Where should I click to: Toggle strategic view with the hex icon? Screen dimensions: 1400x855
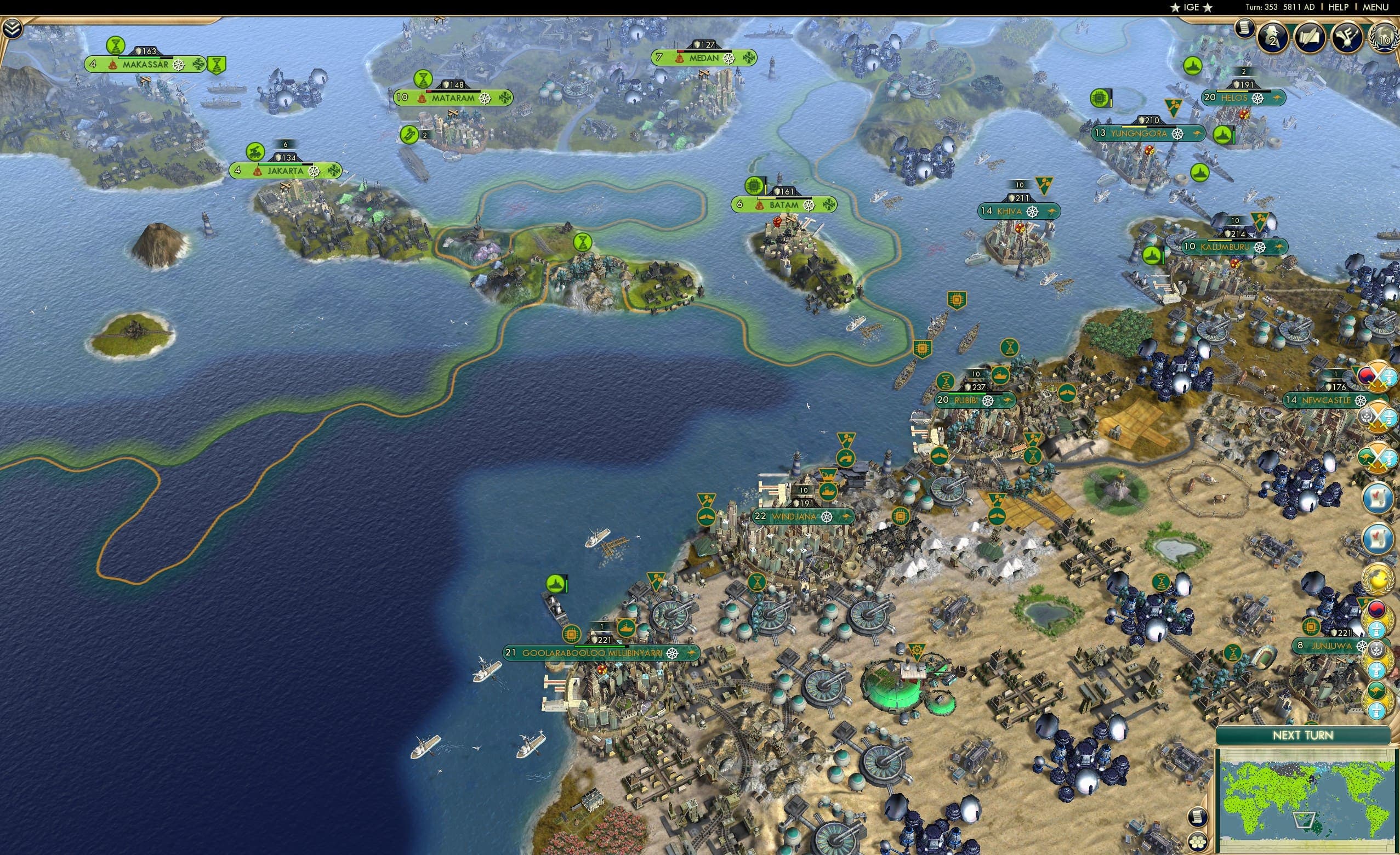click(x=1198, y=842)
